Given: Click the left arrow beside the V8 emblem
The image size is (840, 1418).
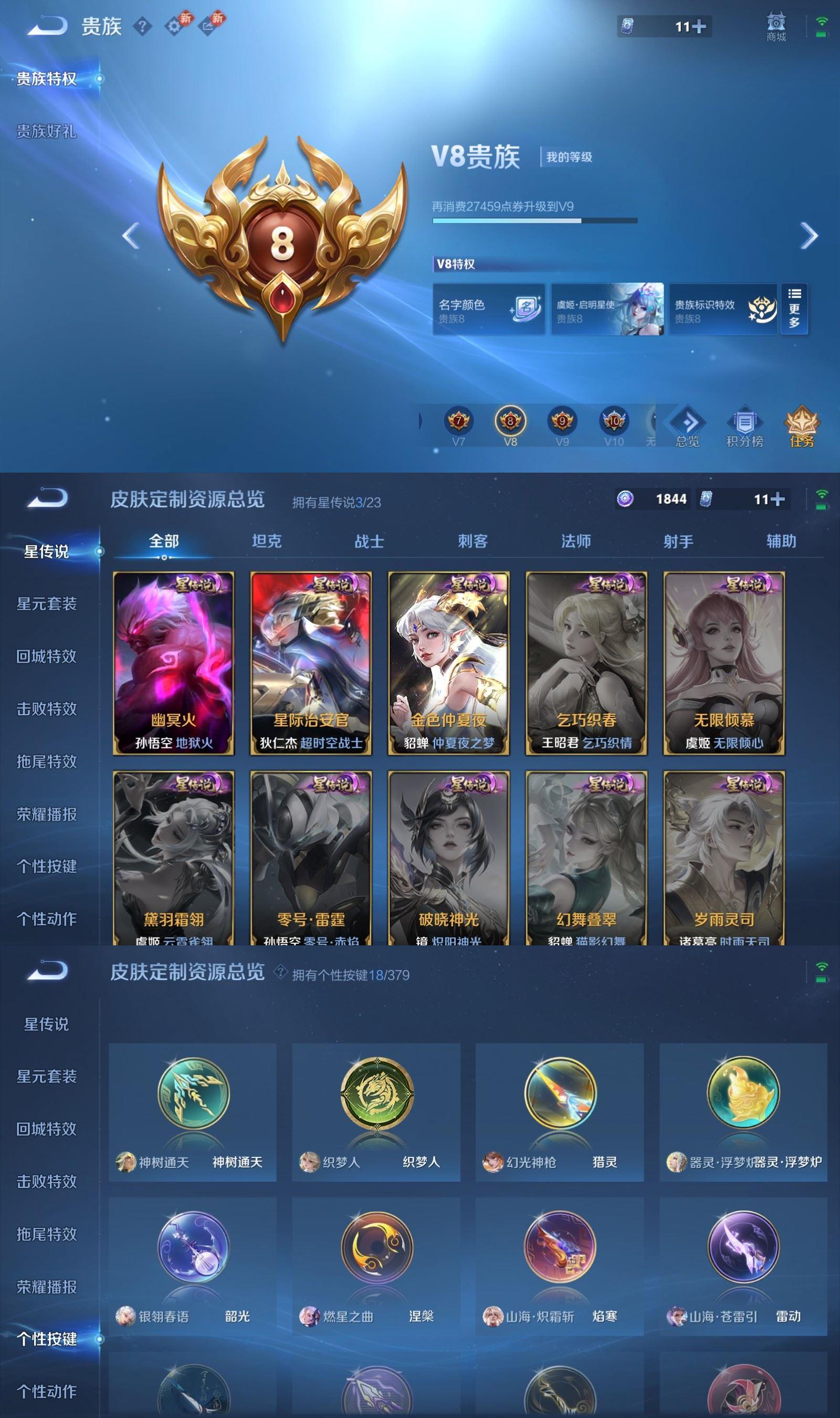Looking at the screenshot, I should click(x=130, y=234).
